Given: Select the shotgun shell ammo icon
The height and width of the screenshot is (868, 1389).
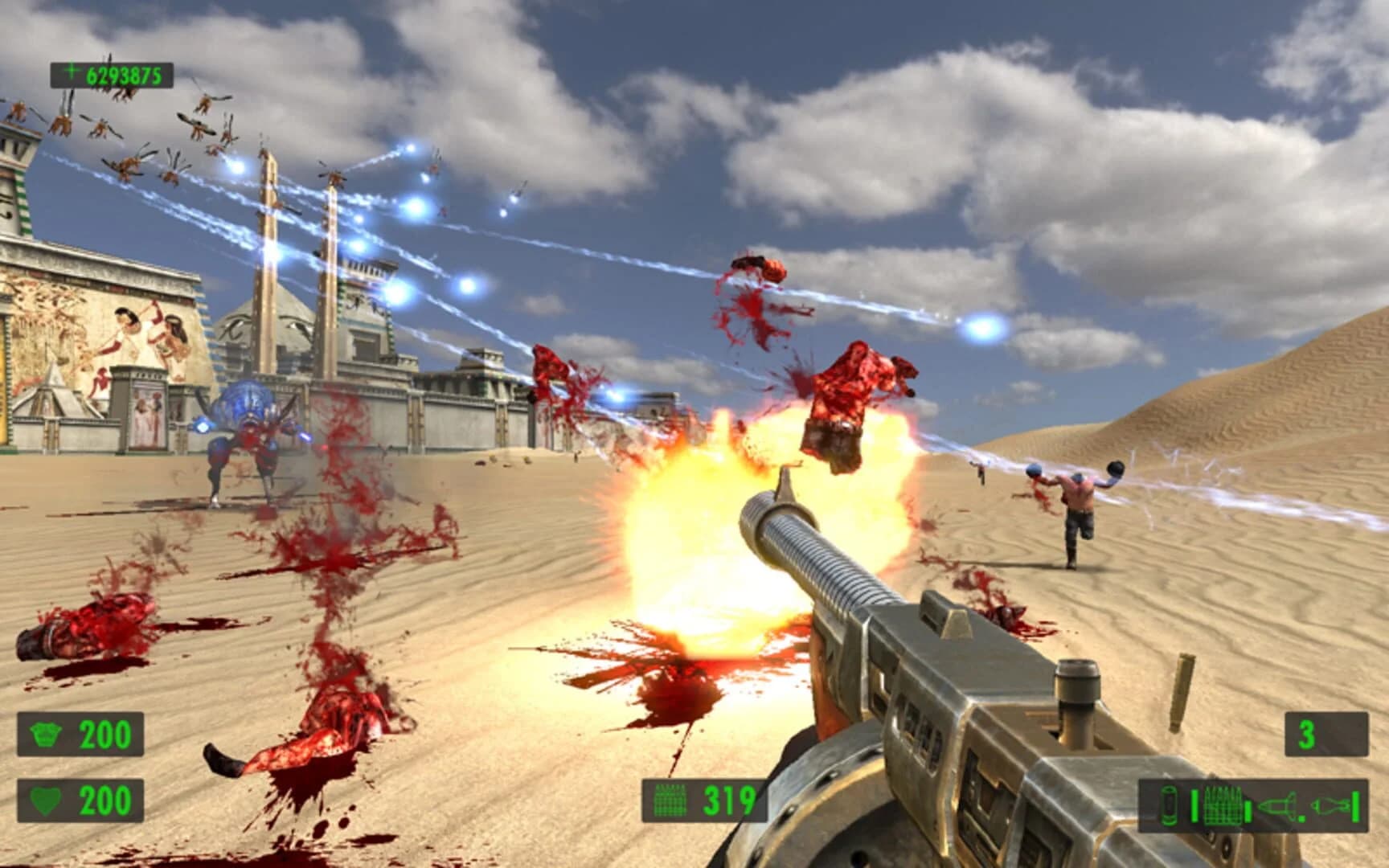Looking at the screenshot, I should [x=1170, y=804].
